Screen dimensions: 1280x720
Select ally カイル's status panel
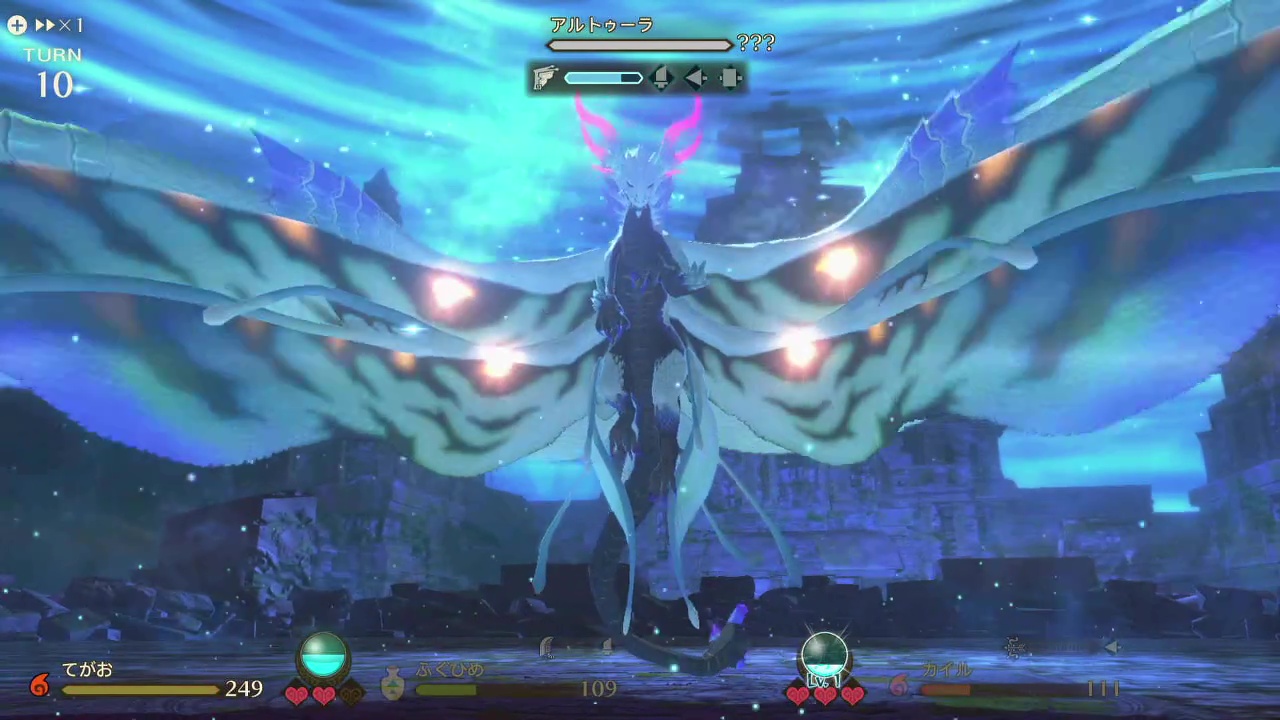(1010, 682)
